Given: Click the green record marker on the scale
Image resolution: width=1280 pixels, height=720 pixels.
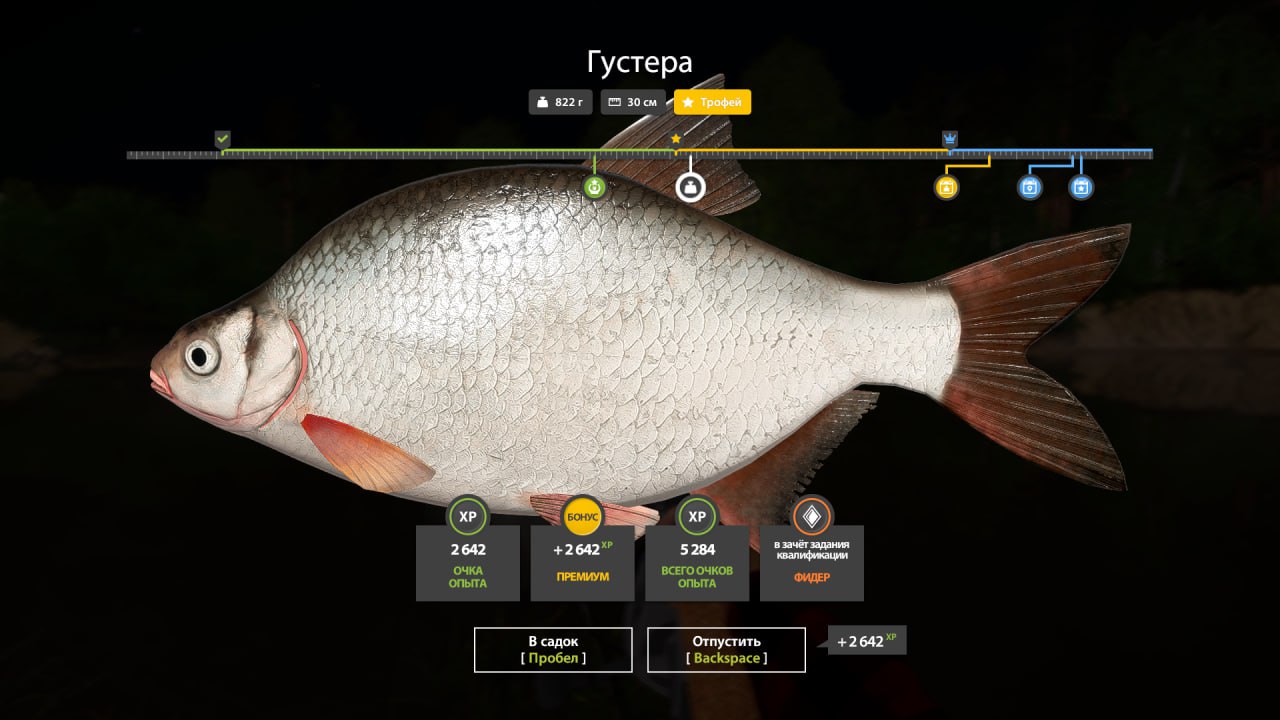Looking at the screenshot, I should pos(595,187).
